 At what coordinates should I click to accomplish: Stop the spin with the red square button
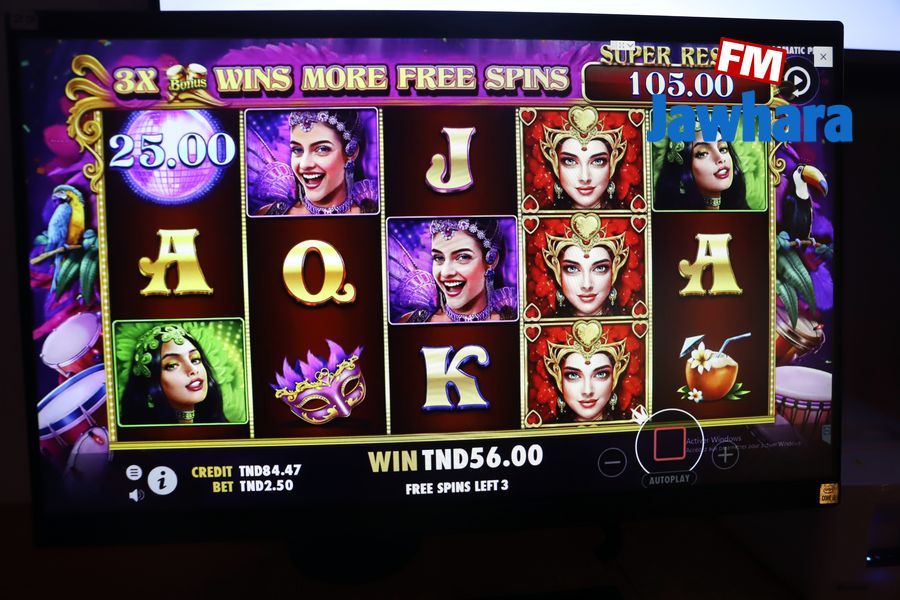tap(668, 443)
